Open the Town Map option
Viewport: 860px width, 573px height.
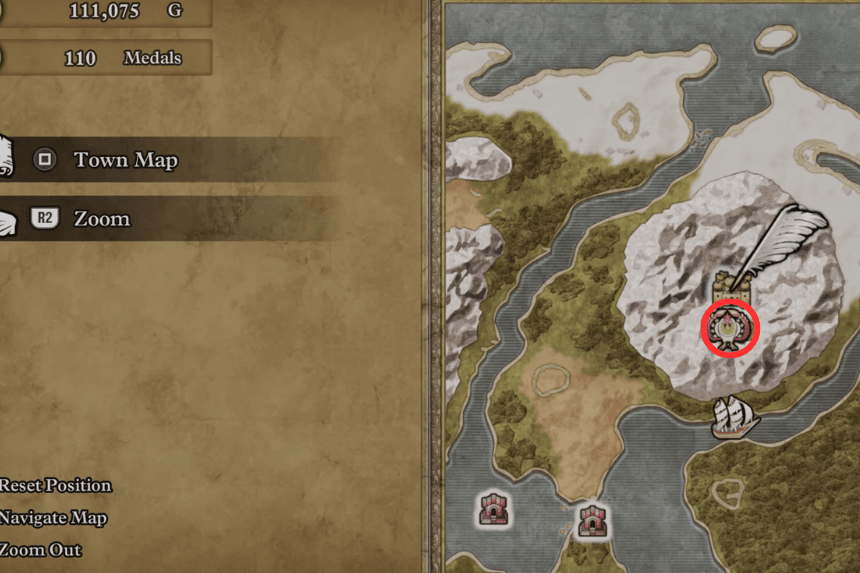point(125,160)
